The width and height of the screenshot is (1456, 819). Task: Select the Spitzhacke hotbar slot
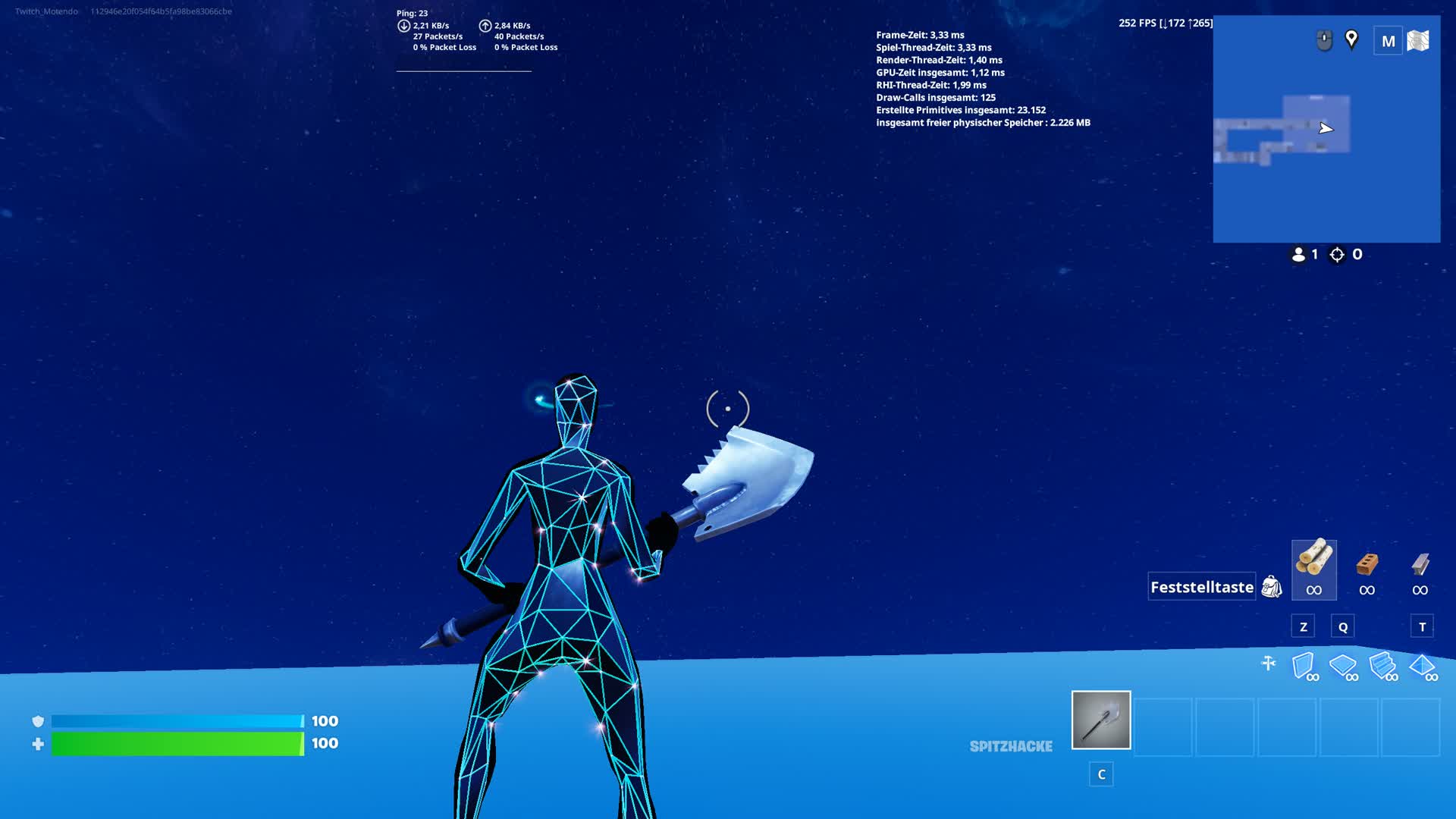coord(1100,720)
